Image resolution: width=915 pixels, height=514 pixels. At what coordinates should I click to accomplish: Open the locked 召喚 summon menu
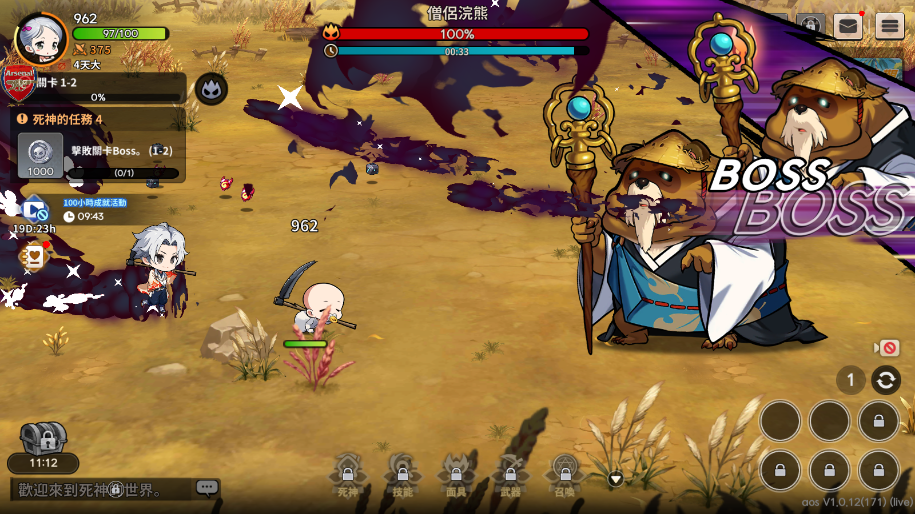(565, 474)
